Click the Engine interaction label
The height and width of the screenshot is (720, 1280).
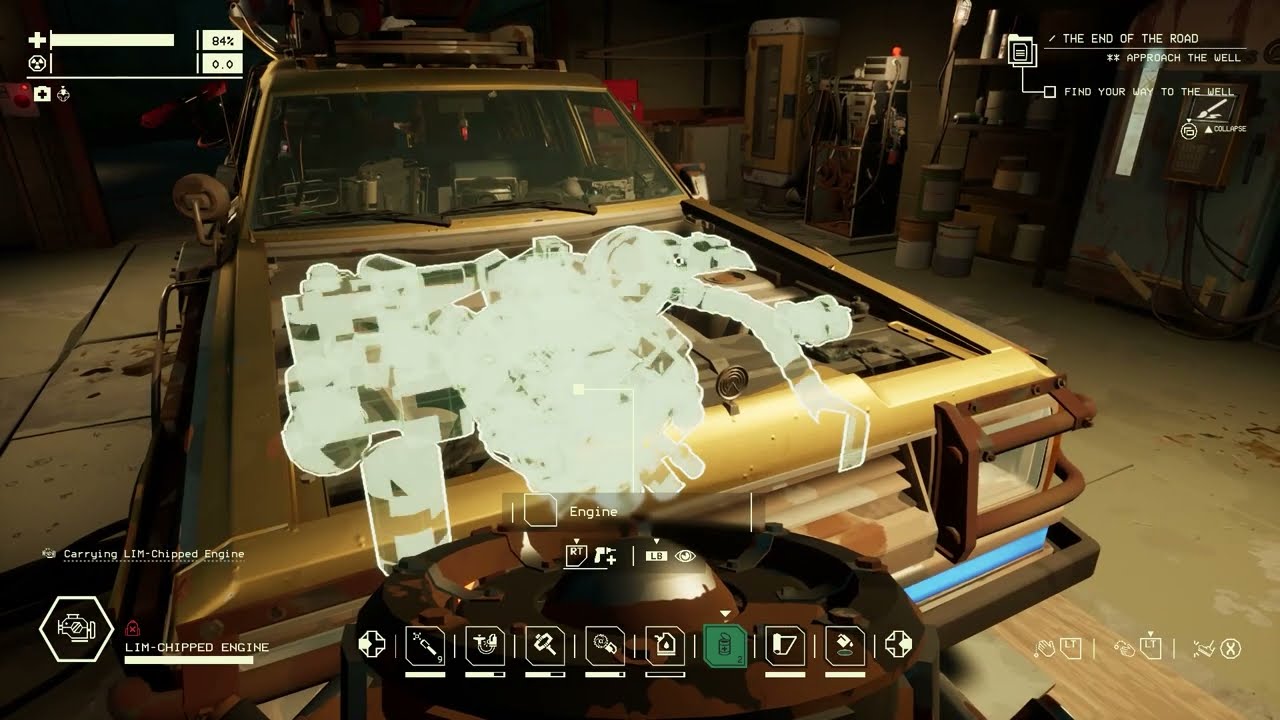(x=593, y=512)
